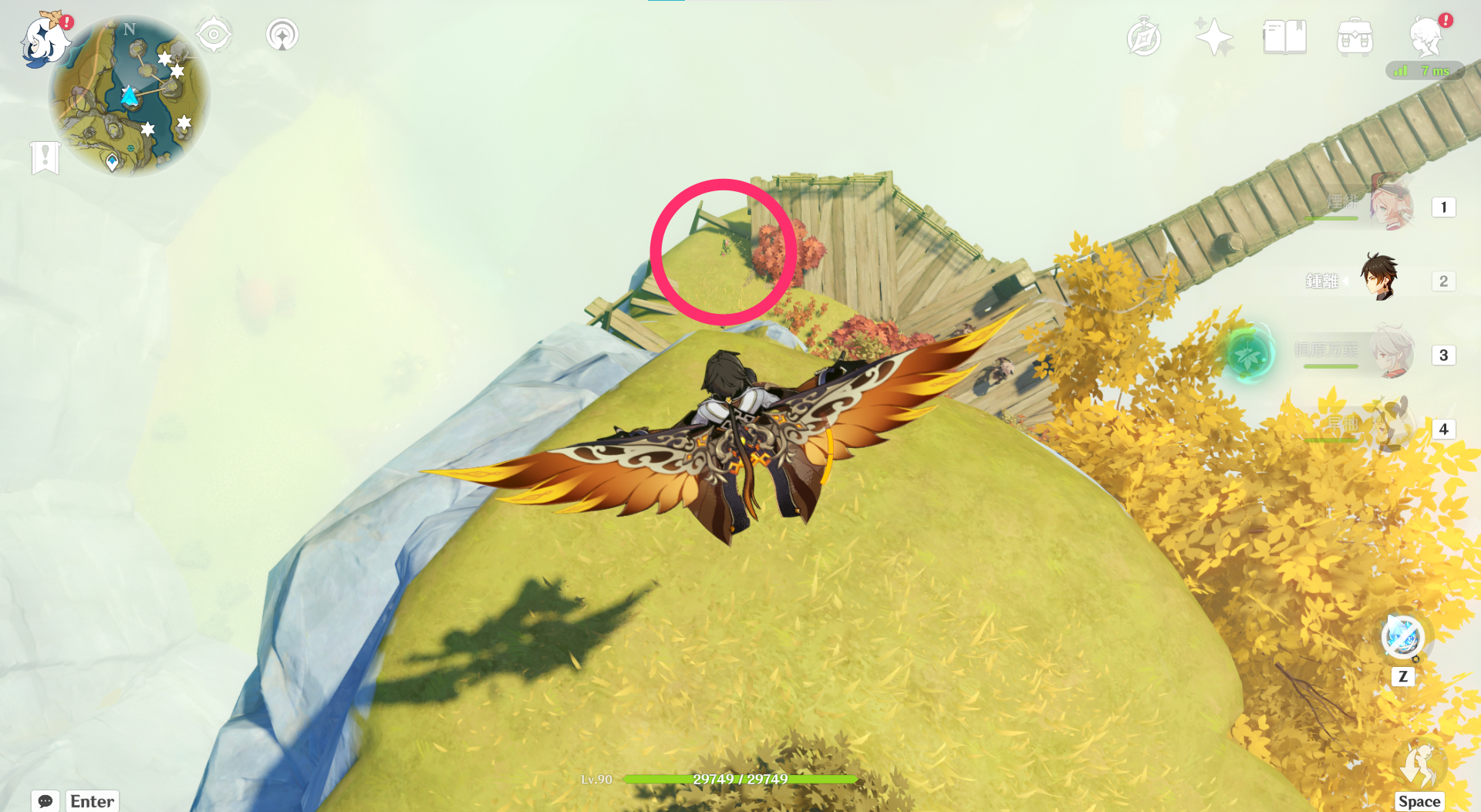Image resolution: width=1481 pixels, height=812 pixels.
Task: Open the Battle Pass compass icon
Action: [x=1143, y=36]
